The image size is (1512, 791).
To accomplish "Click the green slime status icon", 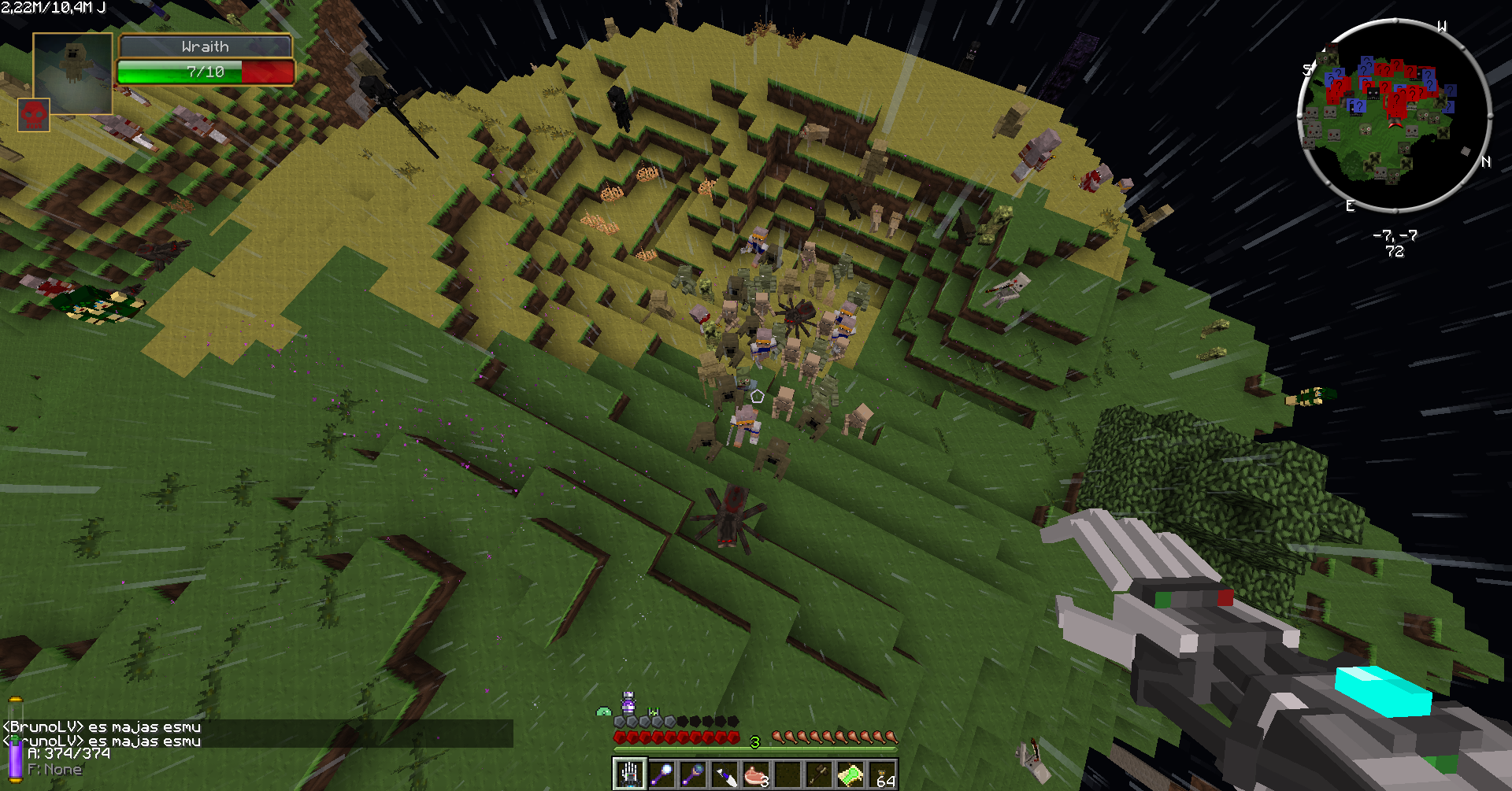I will point(604,712).
